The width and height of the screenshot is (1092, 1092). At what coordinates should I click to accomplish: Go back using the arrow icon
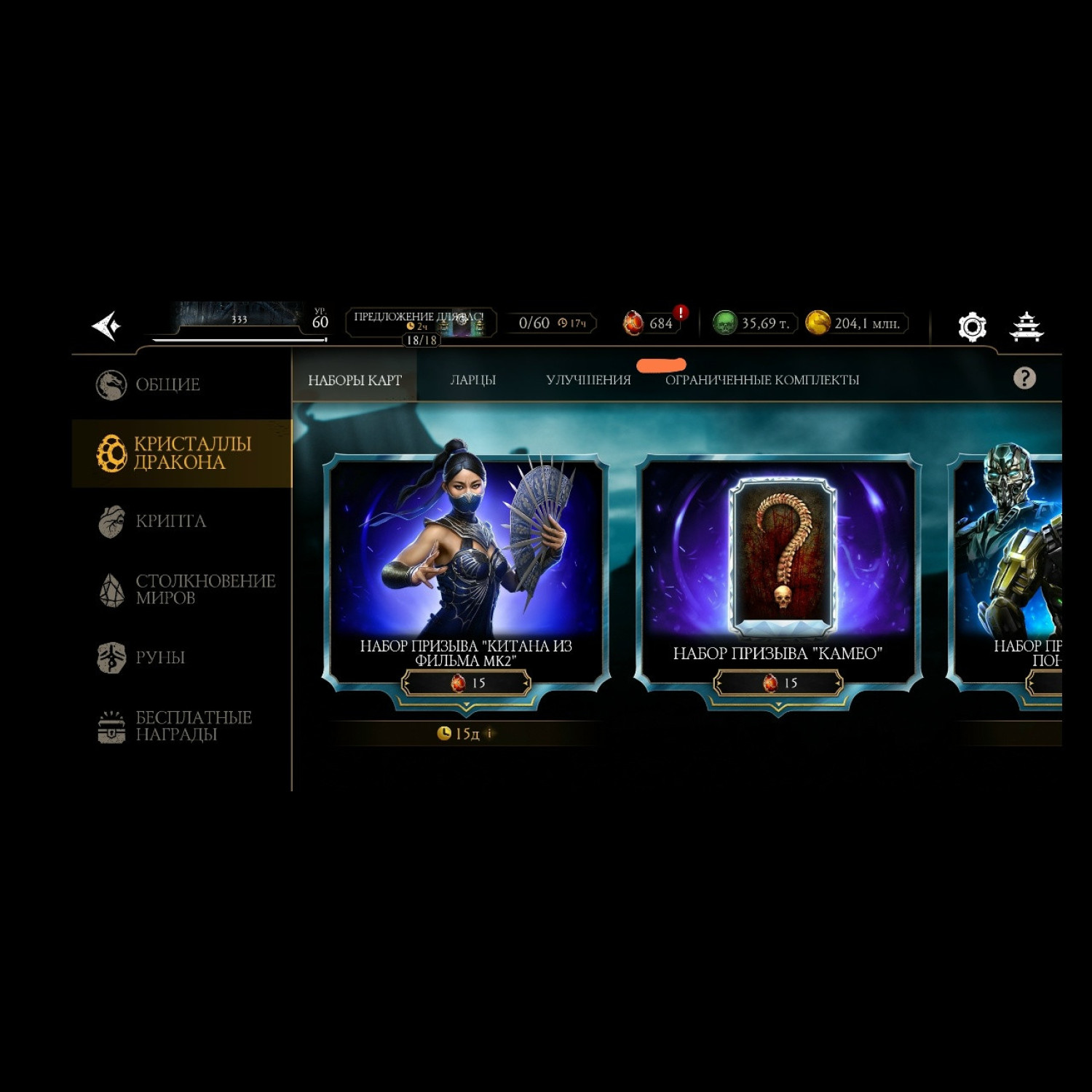point(106,325)
